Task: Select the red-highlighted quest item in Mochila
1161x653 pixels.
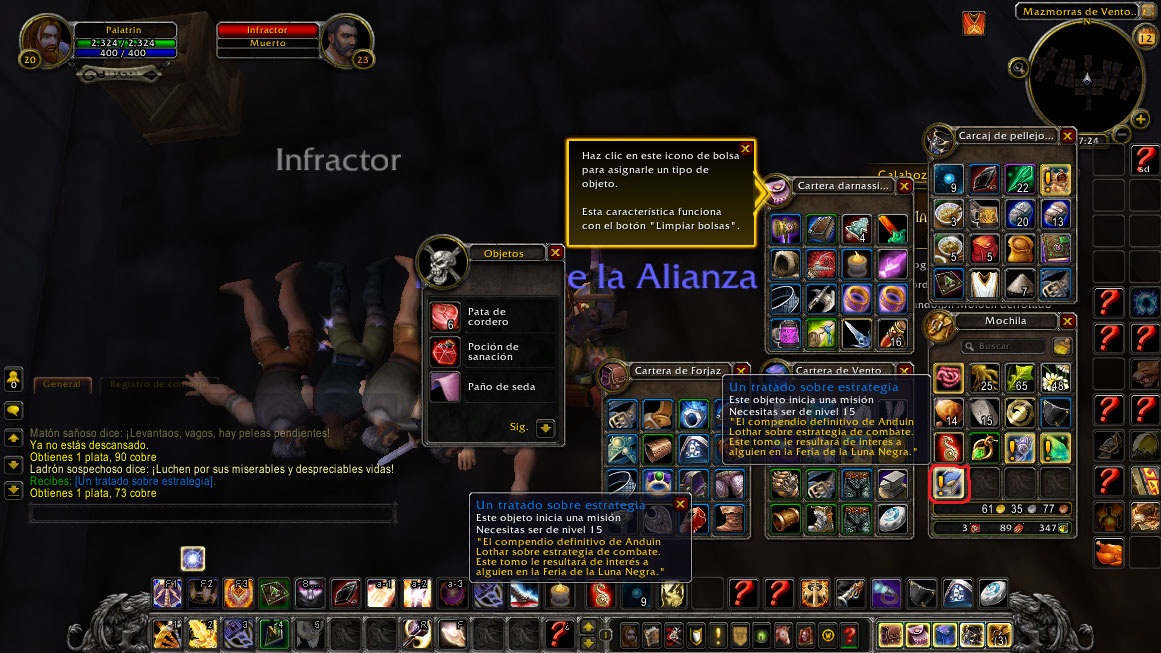Action: (x=947, y=483)
